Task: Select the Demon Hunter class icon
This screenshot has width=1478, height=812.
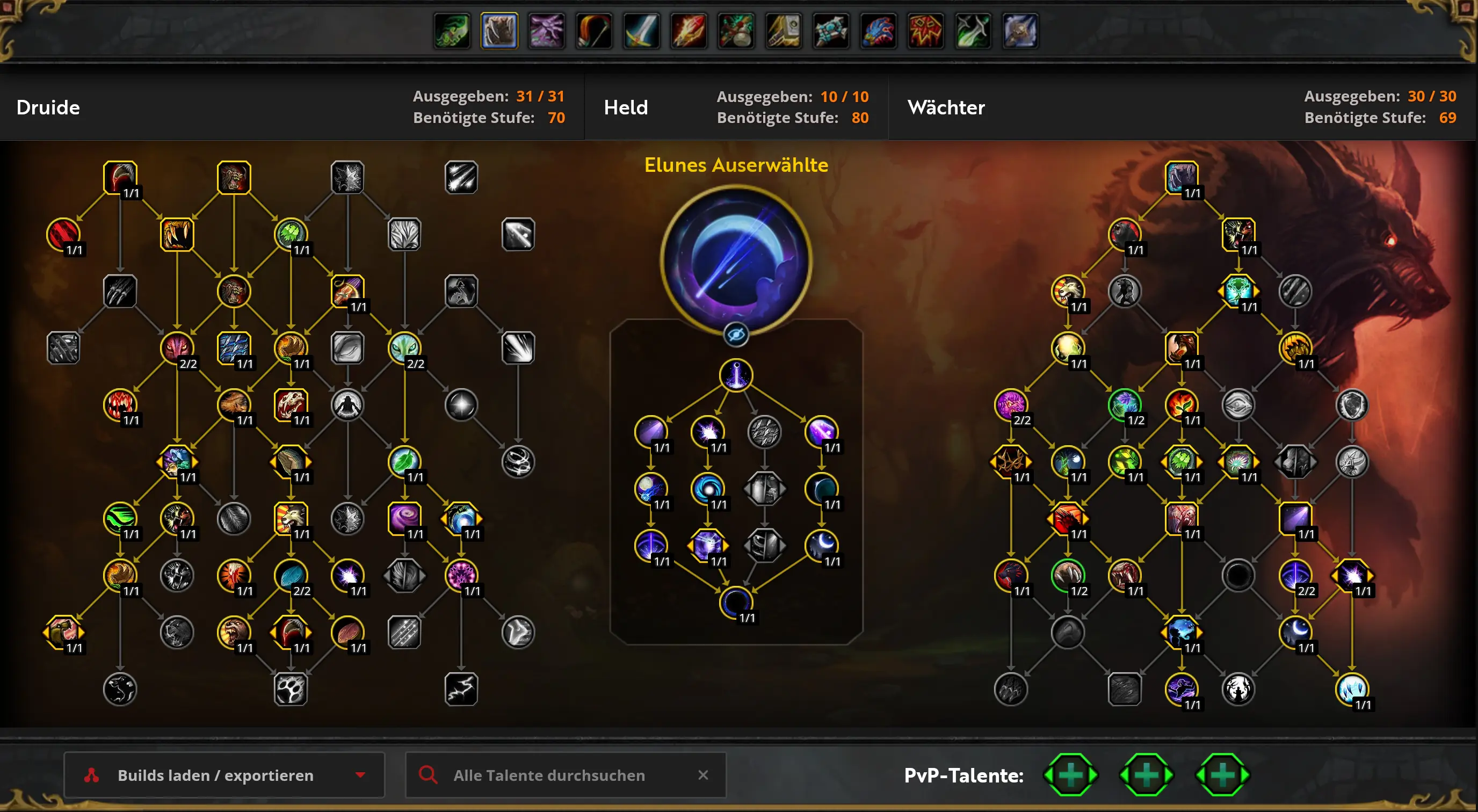Action: click(x=452, y=31)
